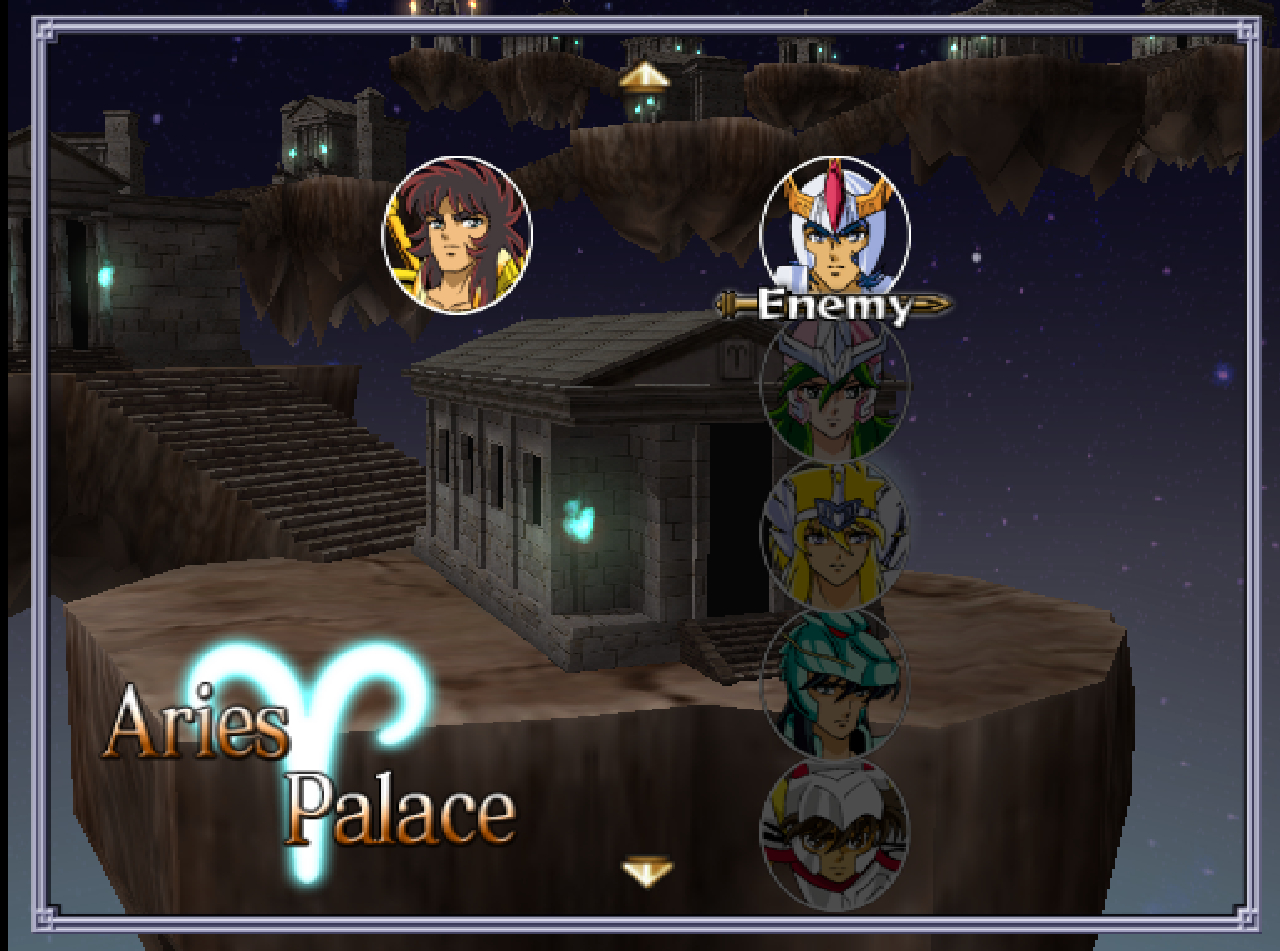Image resolution: width=1280 pixels, height=951 pixels.
Task: Choose the blond yellow-helmet character portrait
Action: click(835, 536)
